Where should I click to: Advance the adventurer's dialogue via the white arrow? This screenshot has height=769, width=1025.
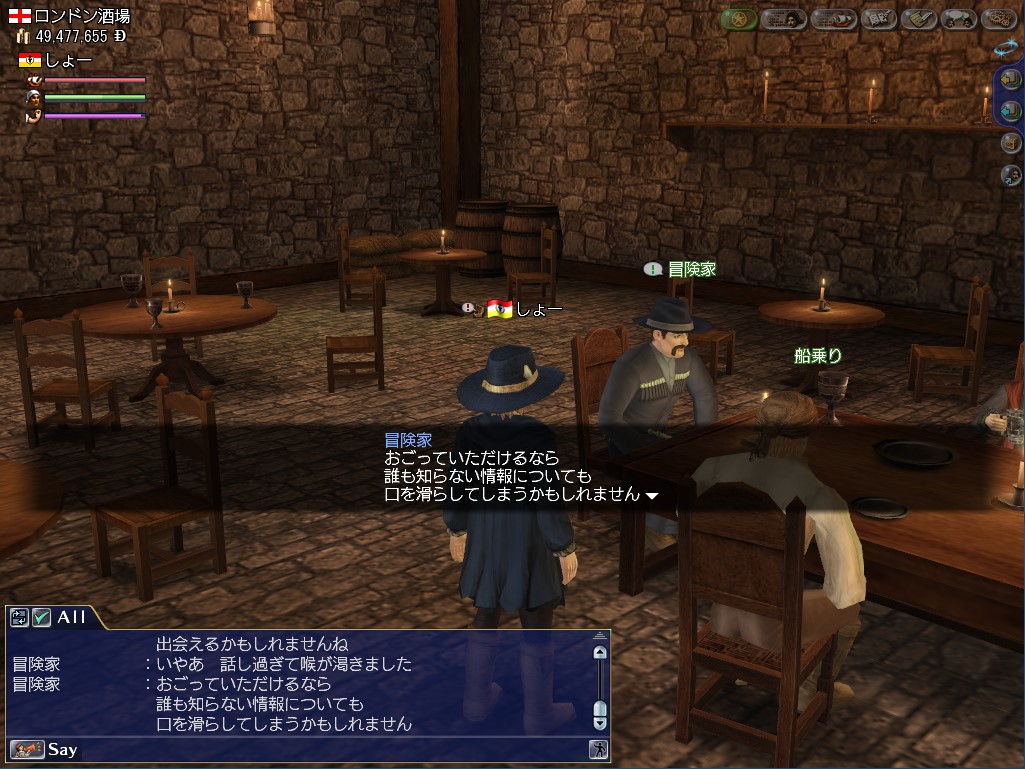(652, 495)
